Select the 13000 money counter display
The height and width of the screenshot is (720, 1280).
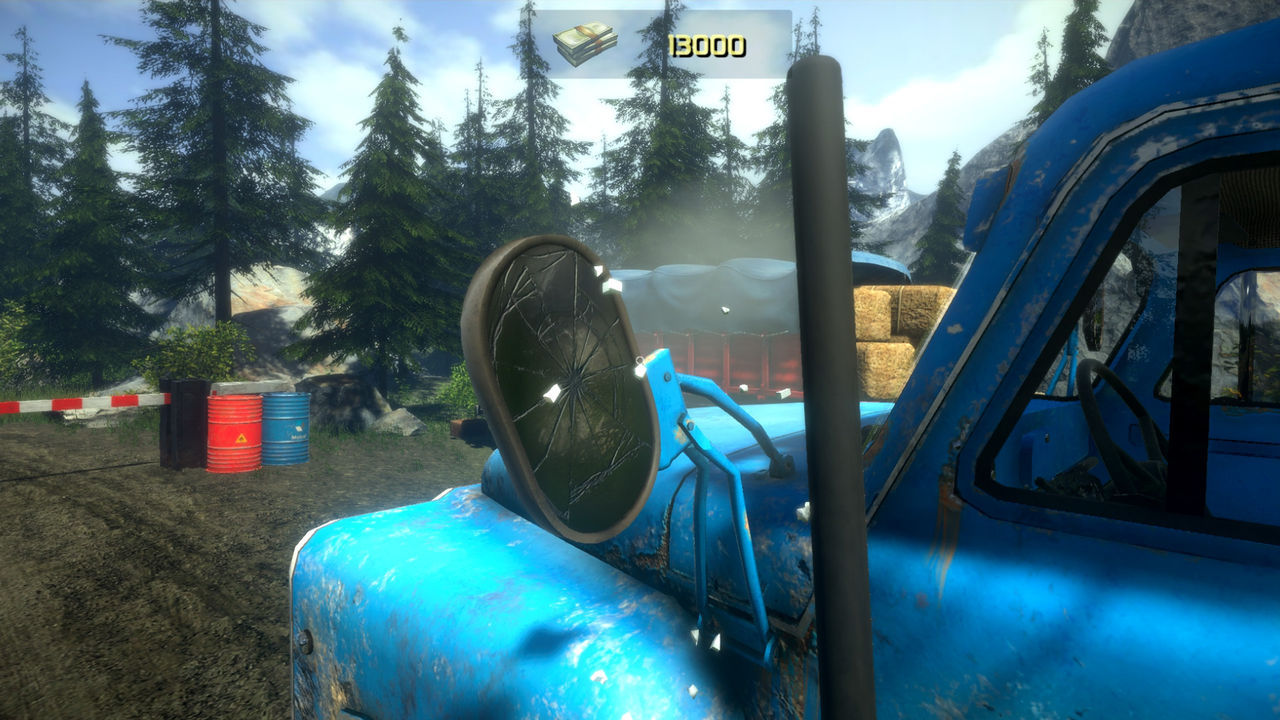coord(710,42)
